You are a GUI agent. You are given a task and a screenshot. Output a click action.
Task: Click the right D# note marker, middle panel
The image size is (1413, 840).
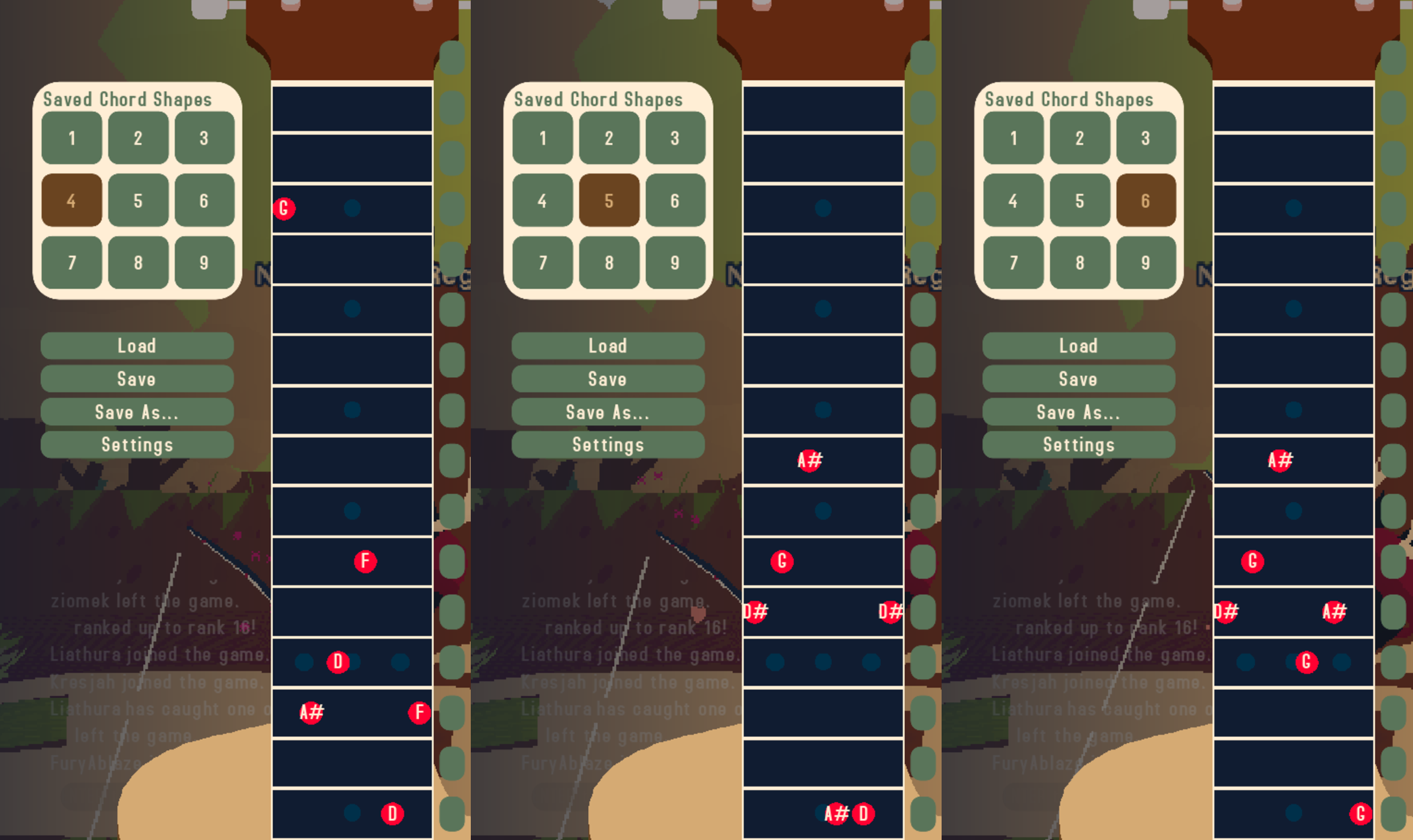[x=890, y=612]
